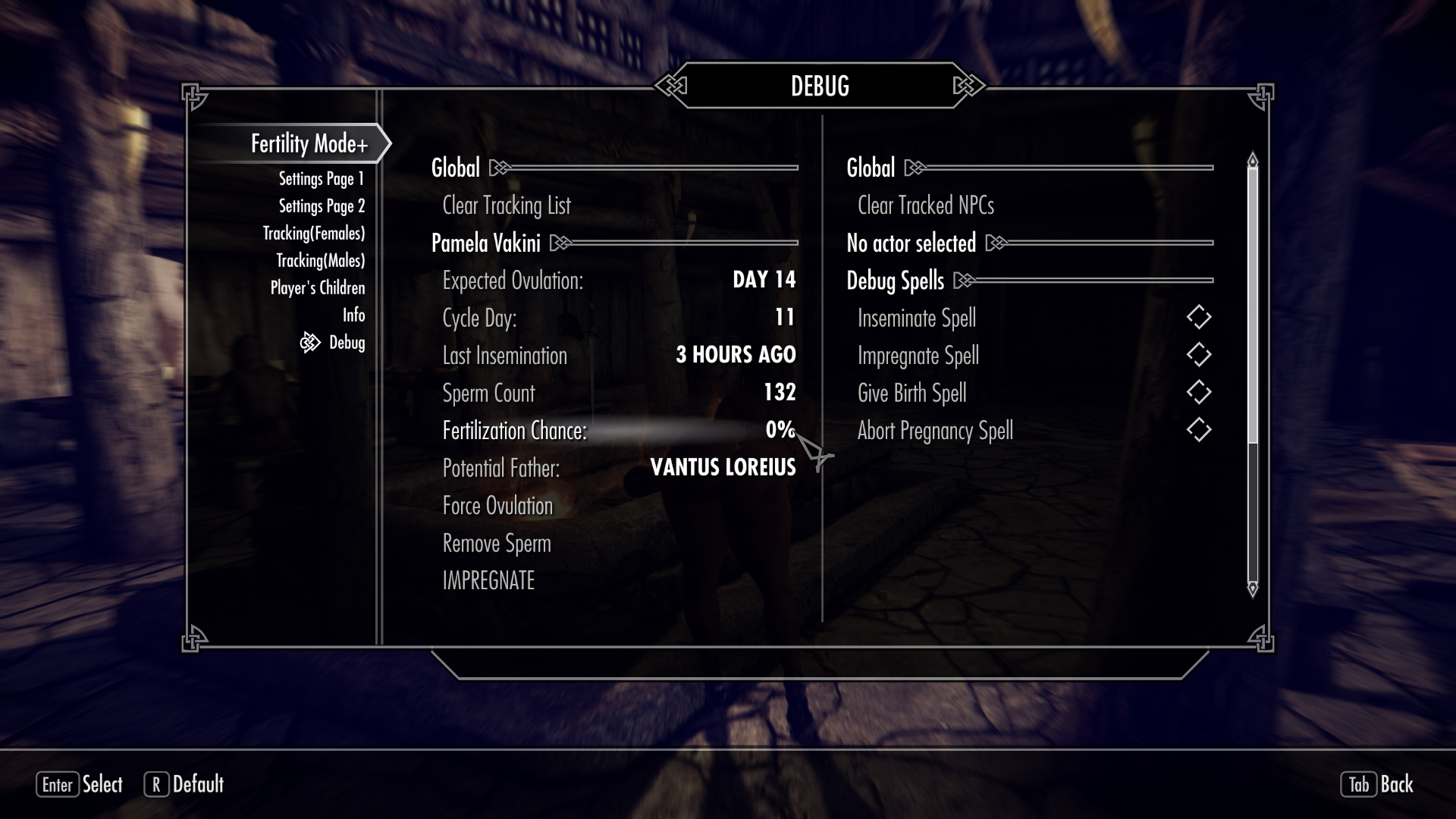Click Clear Tracked NPCs
The width and height of the screenshot is (1456, 819).
click(925, 205)
